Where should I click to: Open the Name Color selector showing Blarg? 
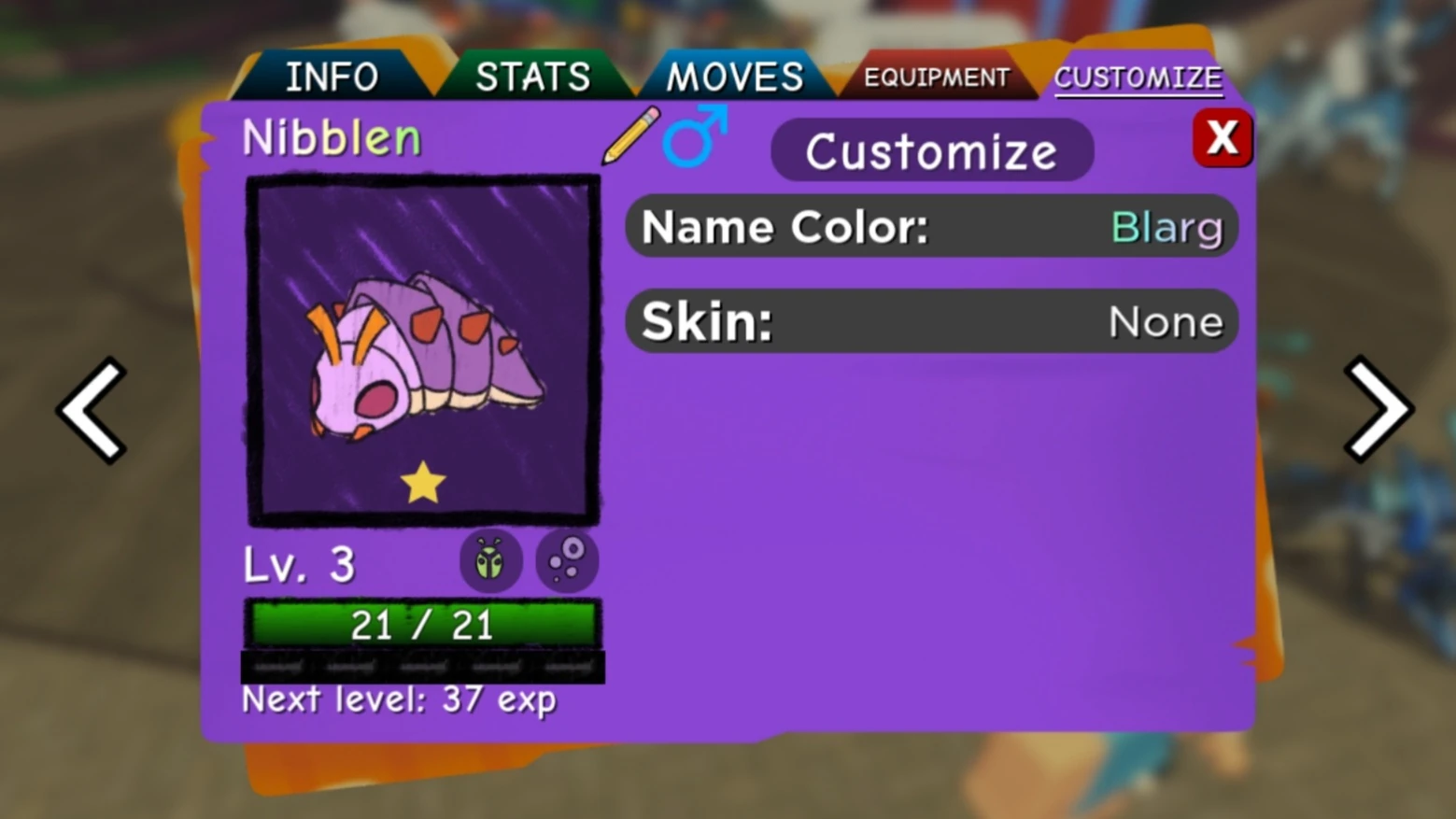[931, 227]
